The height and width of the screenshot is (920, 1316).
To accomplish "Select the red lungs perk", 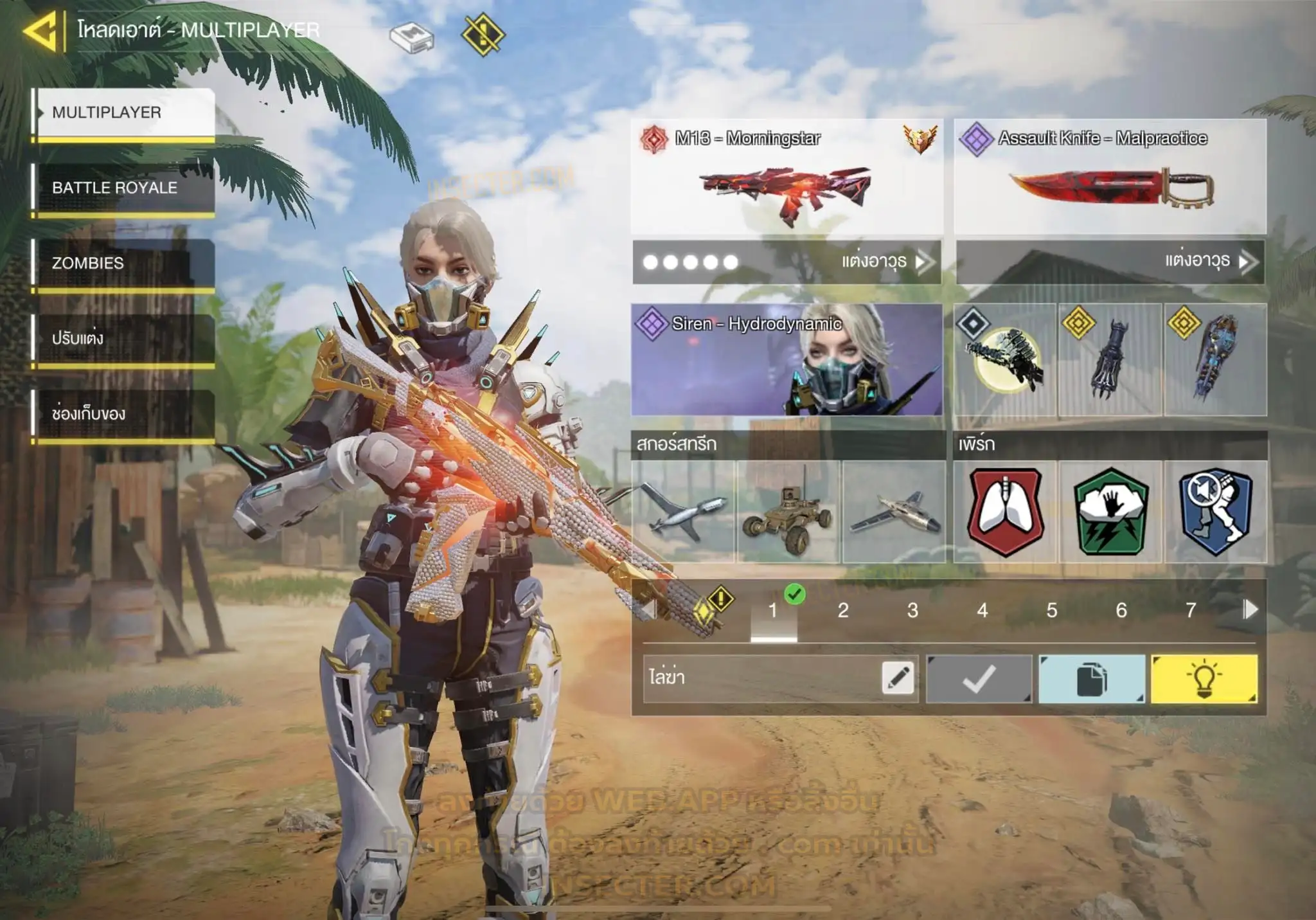I will (x=1005, y=512).
